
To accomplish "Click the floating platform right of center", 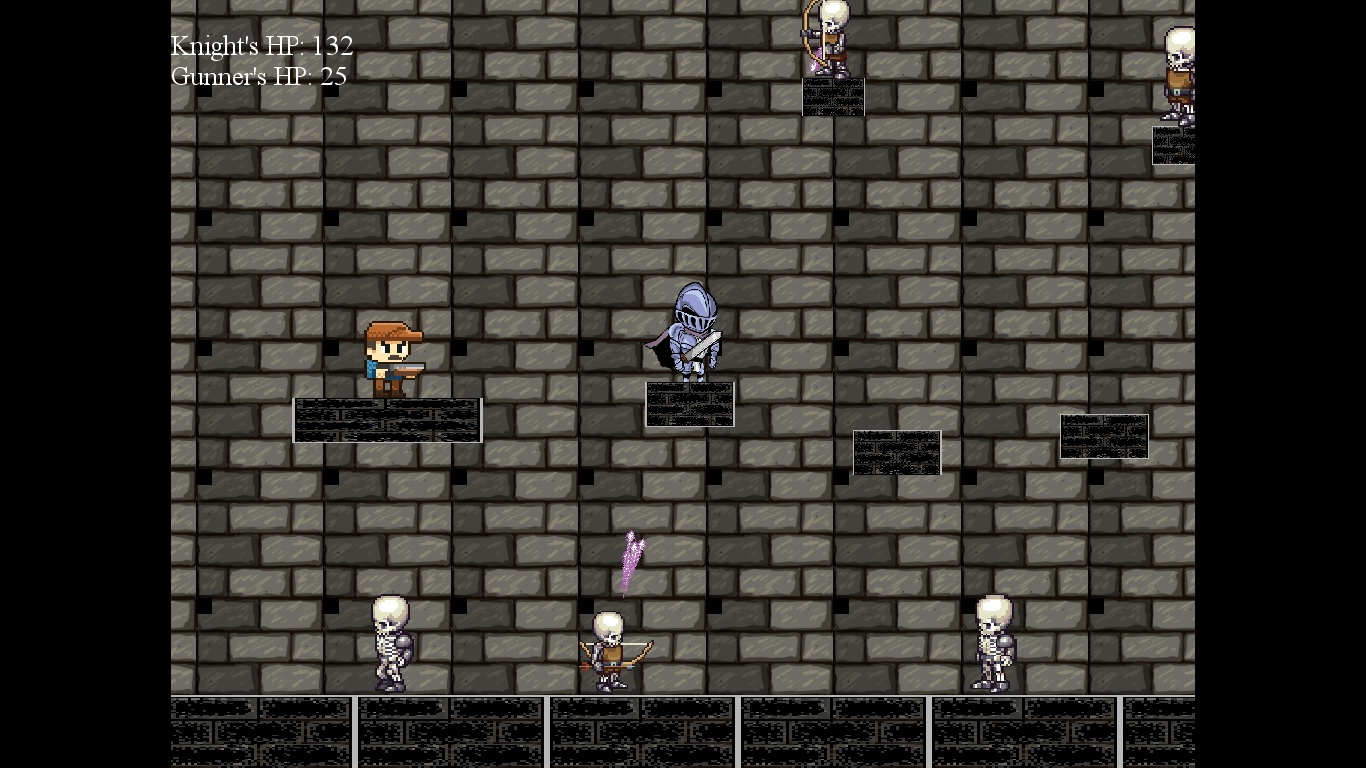I will pos(896,452).
